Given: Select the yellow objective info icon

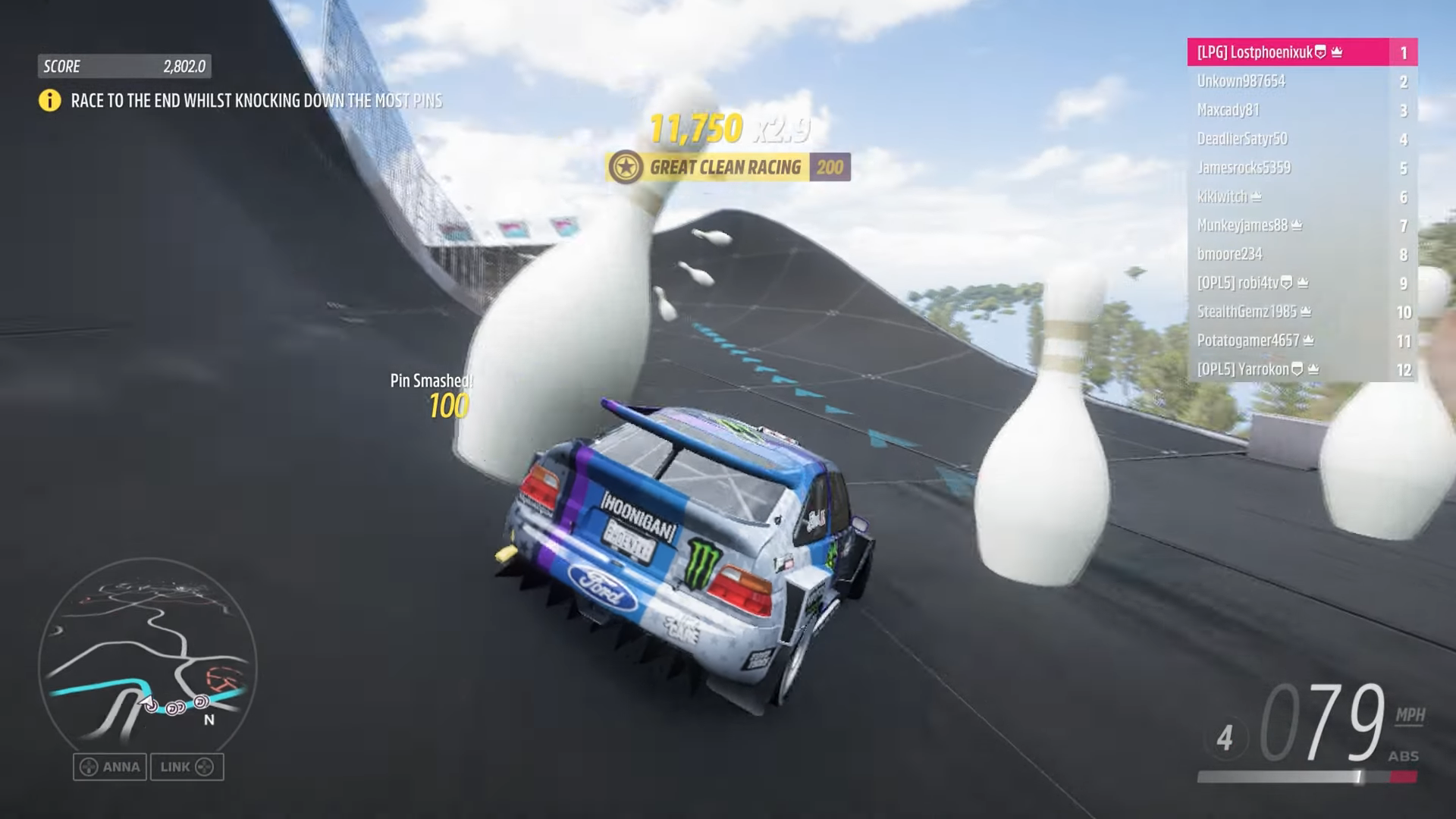Looking at the screenshot, I should tap(50, 100).
